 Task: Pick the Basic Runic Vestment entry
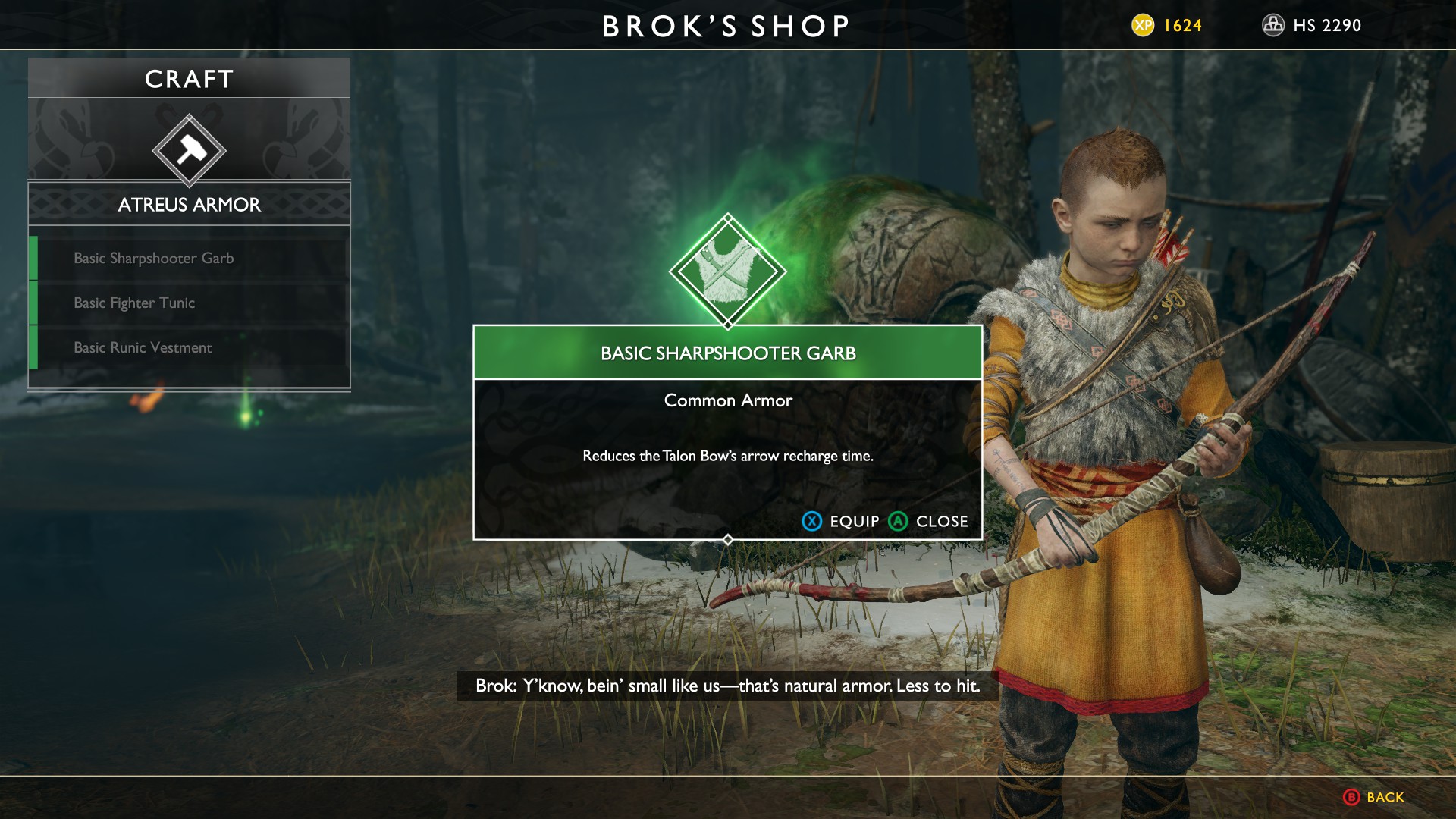point(143,348)
